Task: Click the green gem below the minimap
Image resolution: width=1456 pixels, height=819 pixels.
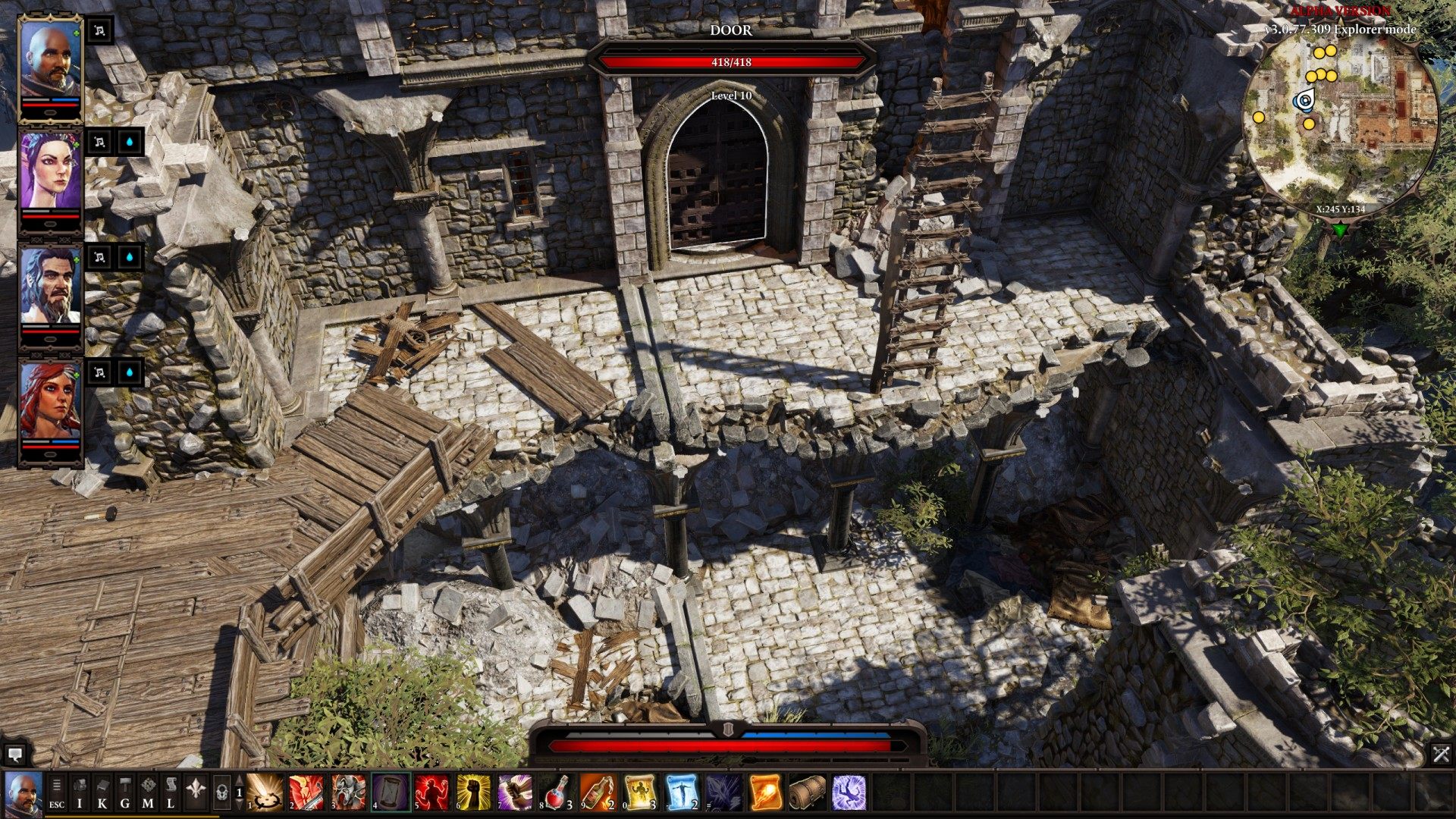Action: click(x=1341, y=228)
